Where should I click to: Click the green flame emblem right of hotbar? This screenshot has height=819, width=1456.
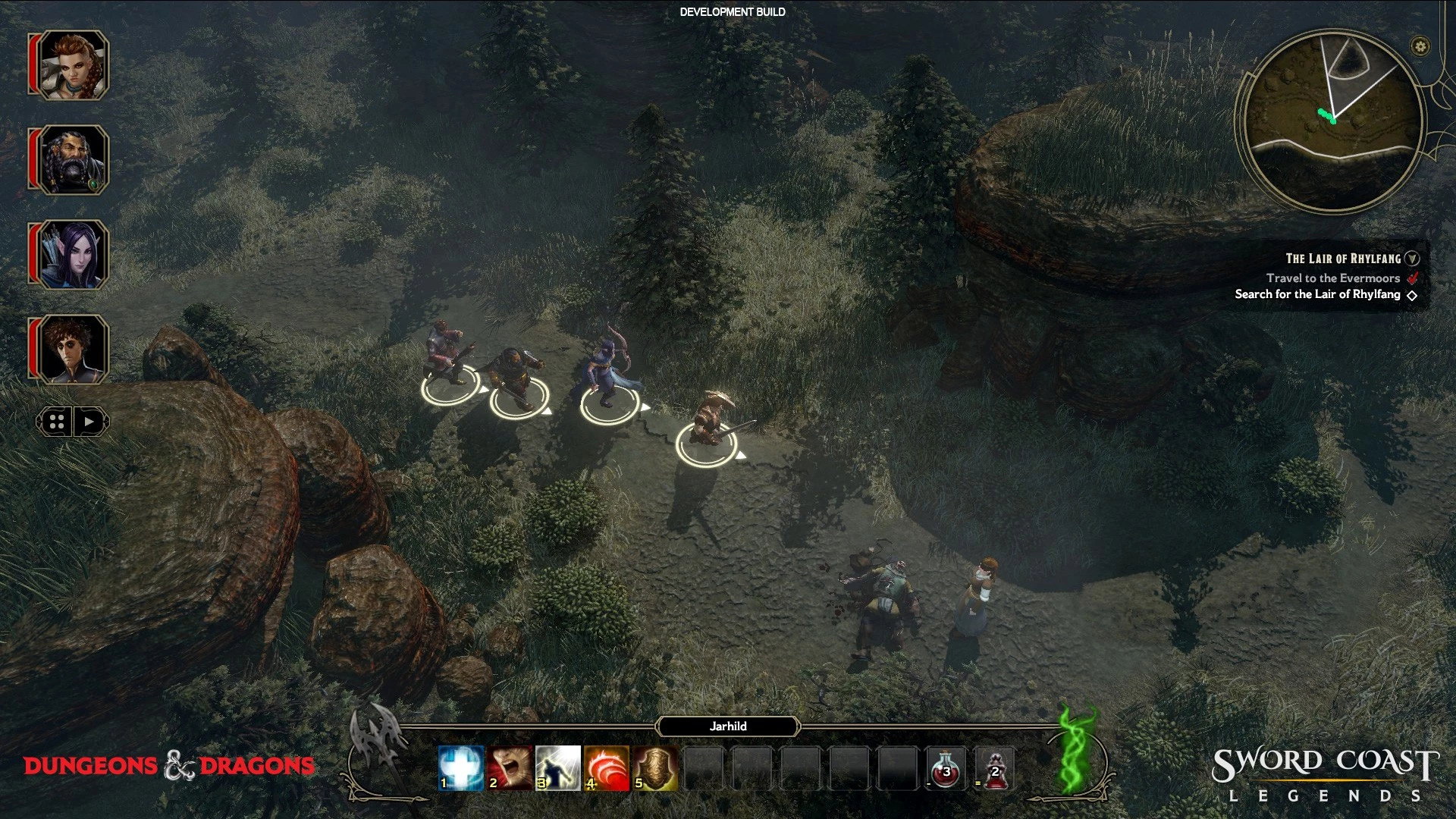click(x=1078, y=752)
